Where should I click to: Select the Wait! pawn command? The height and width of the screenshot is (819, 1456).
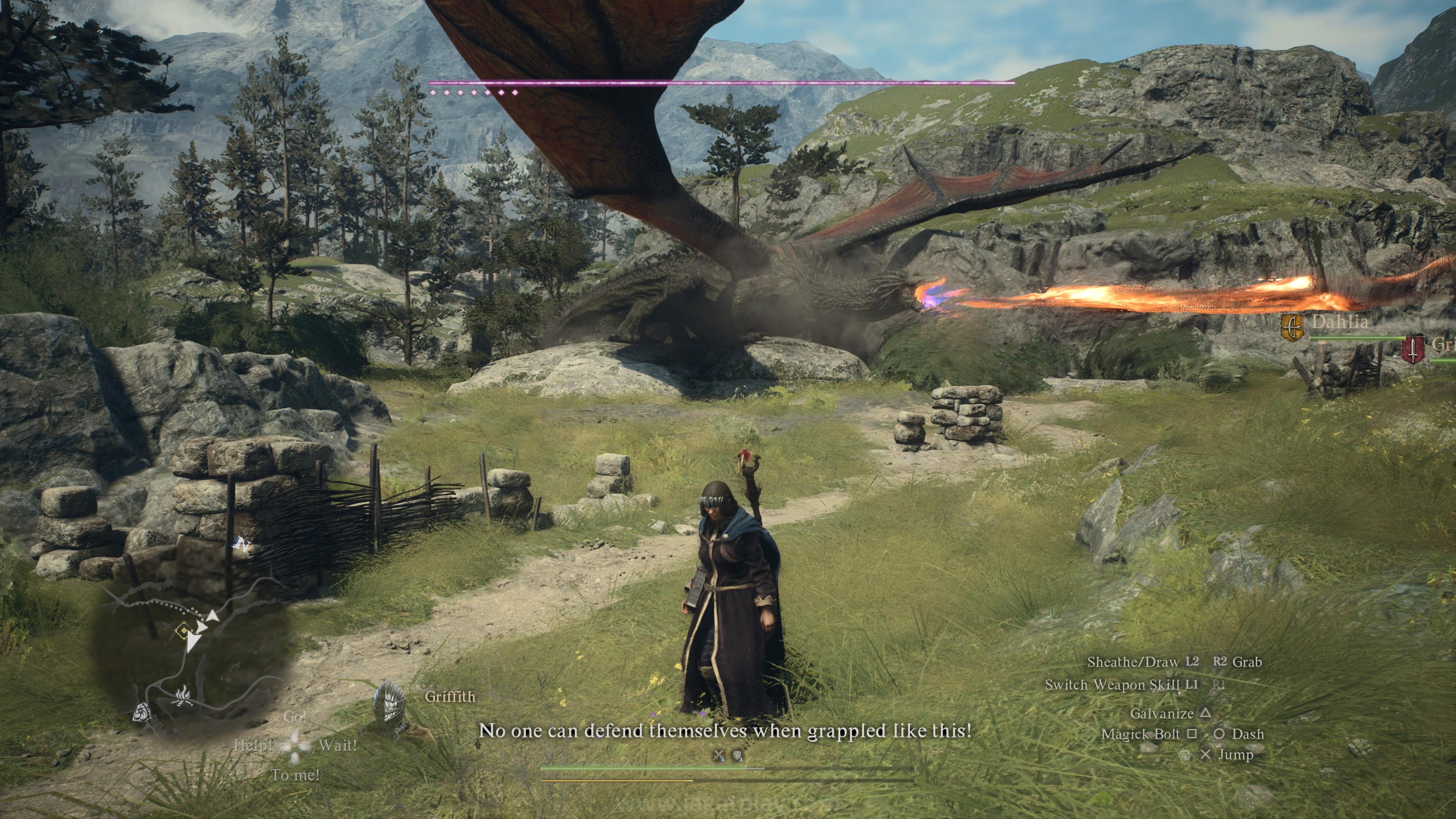click(337, 745)
